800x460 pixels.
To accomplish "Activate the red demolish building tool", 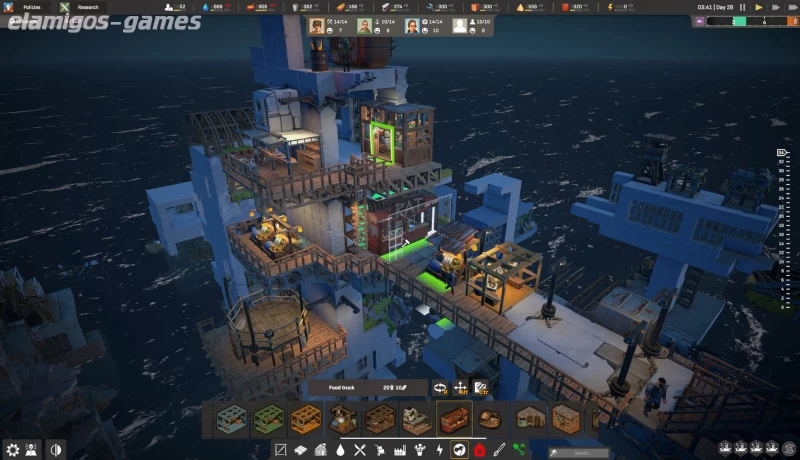I will tap(480, 450).
